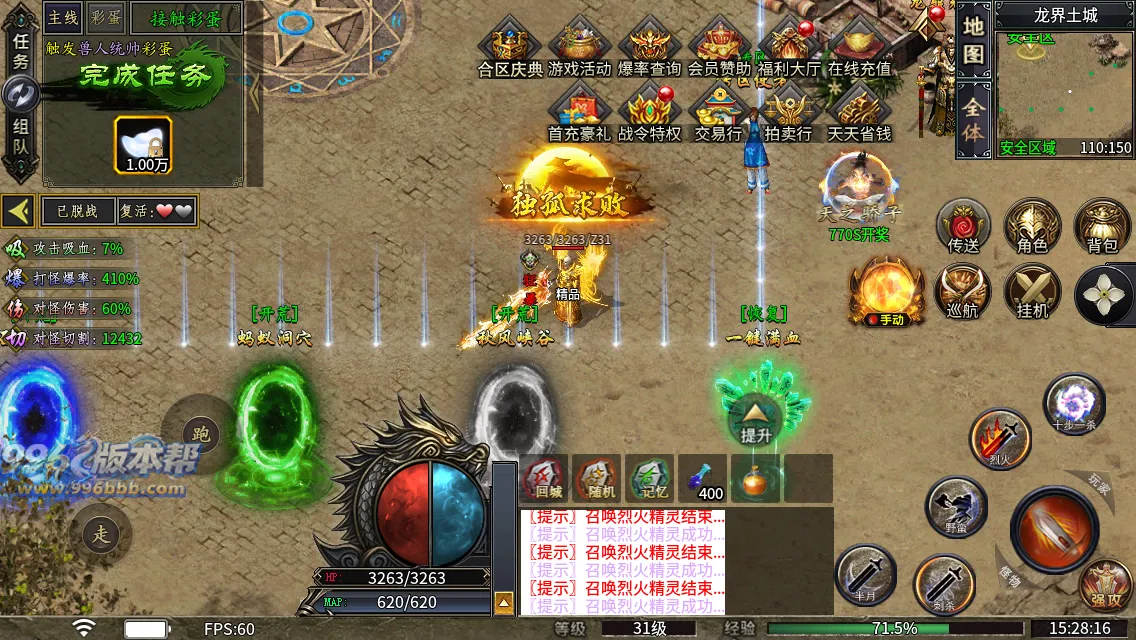
Task: Use the 随机 random teleport item
Action: [x=597, y=478]
